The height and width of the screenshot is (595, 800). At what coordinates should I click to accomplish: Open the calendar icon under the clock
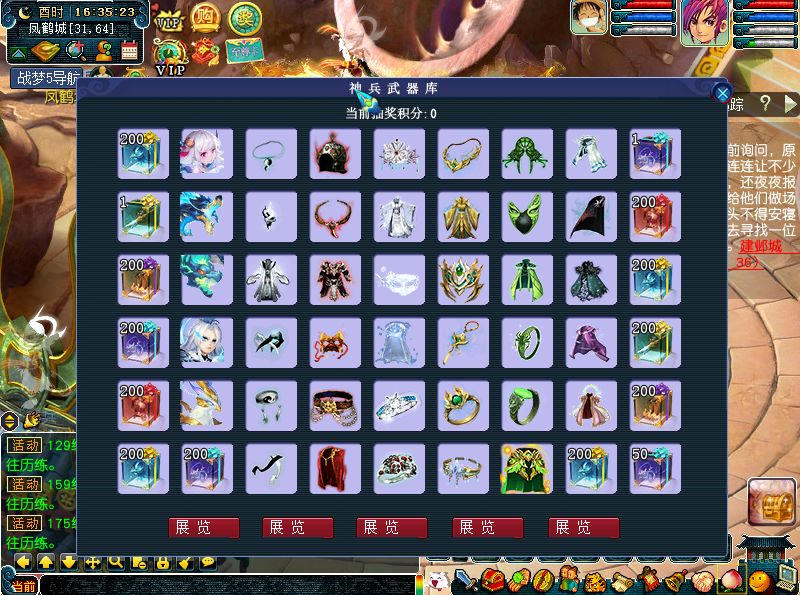point(129,50)
